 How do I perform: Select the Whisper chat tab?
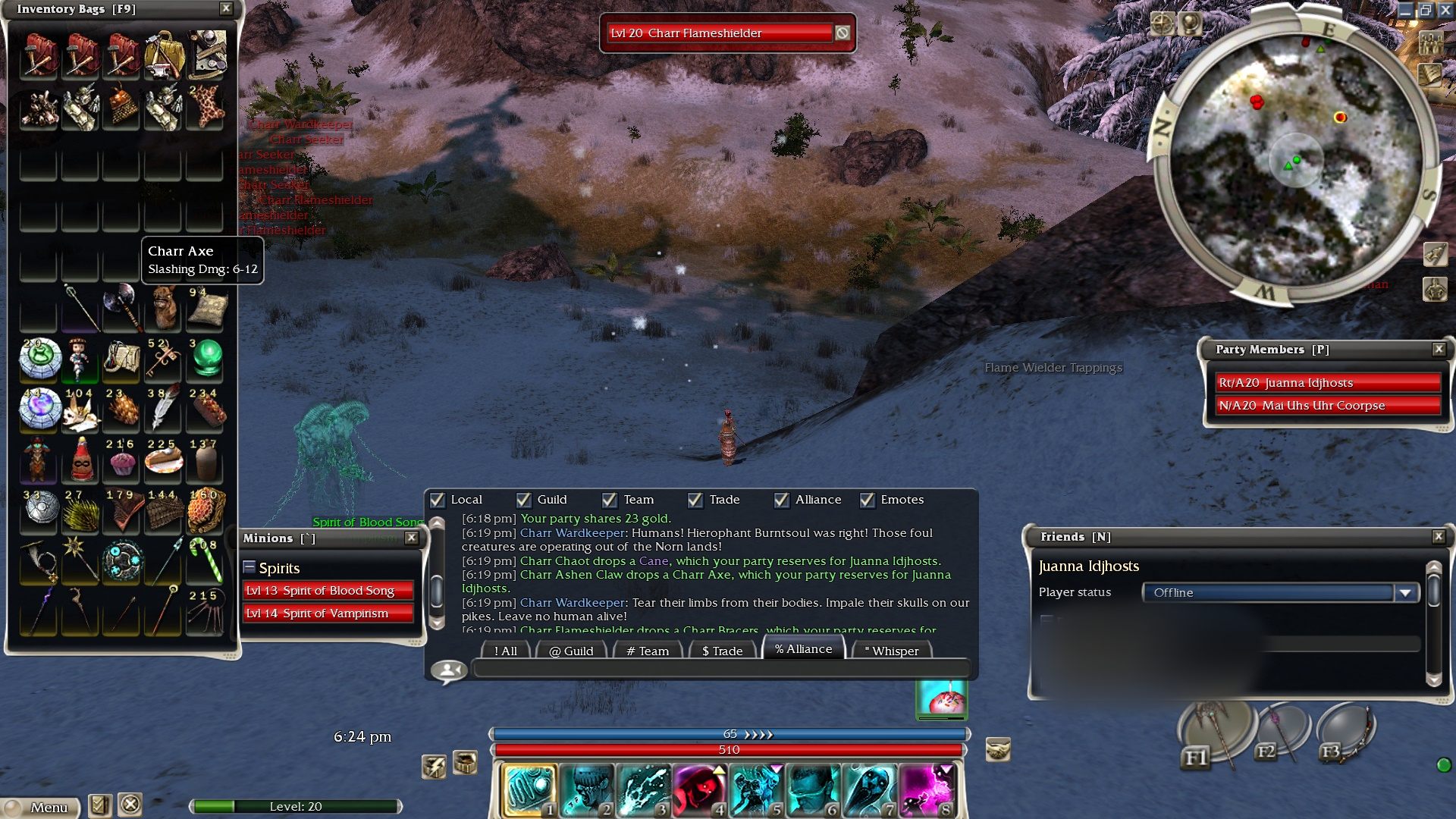pos(891,651)
